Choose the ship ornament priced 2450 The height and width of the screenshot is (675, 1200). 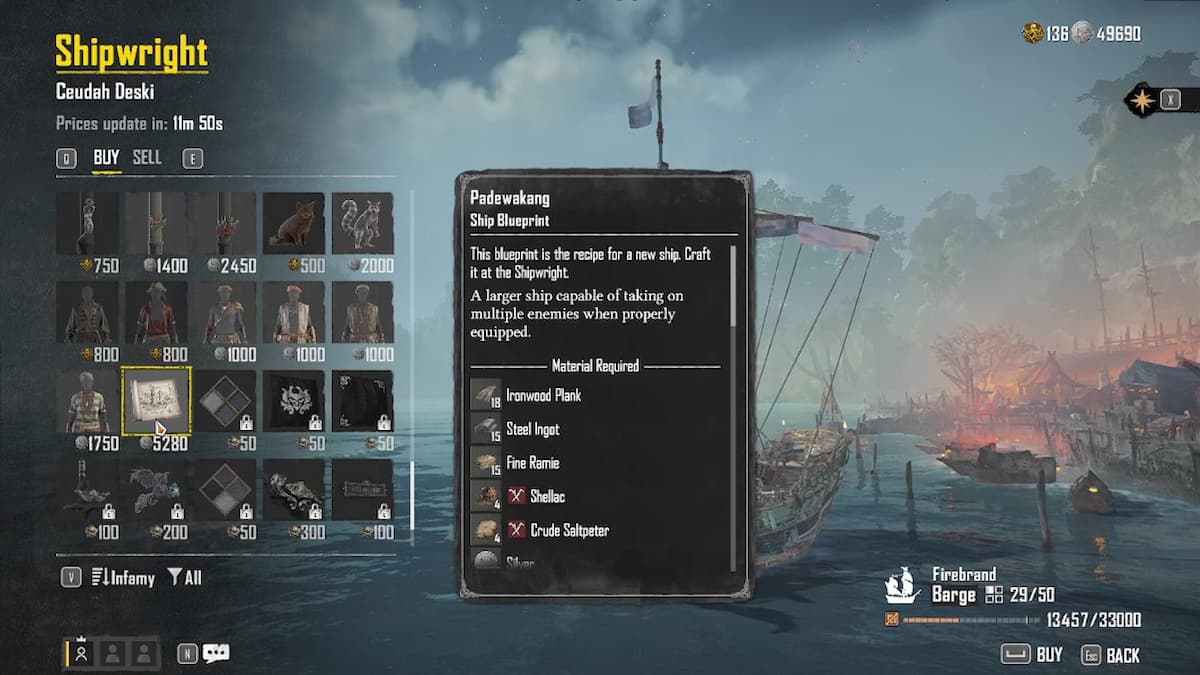point(225,224)
